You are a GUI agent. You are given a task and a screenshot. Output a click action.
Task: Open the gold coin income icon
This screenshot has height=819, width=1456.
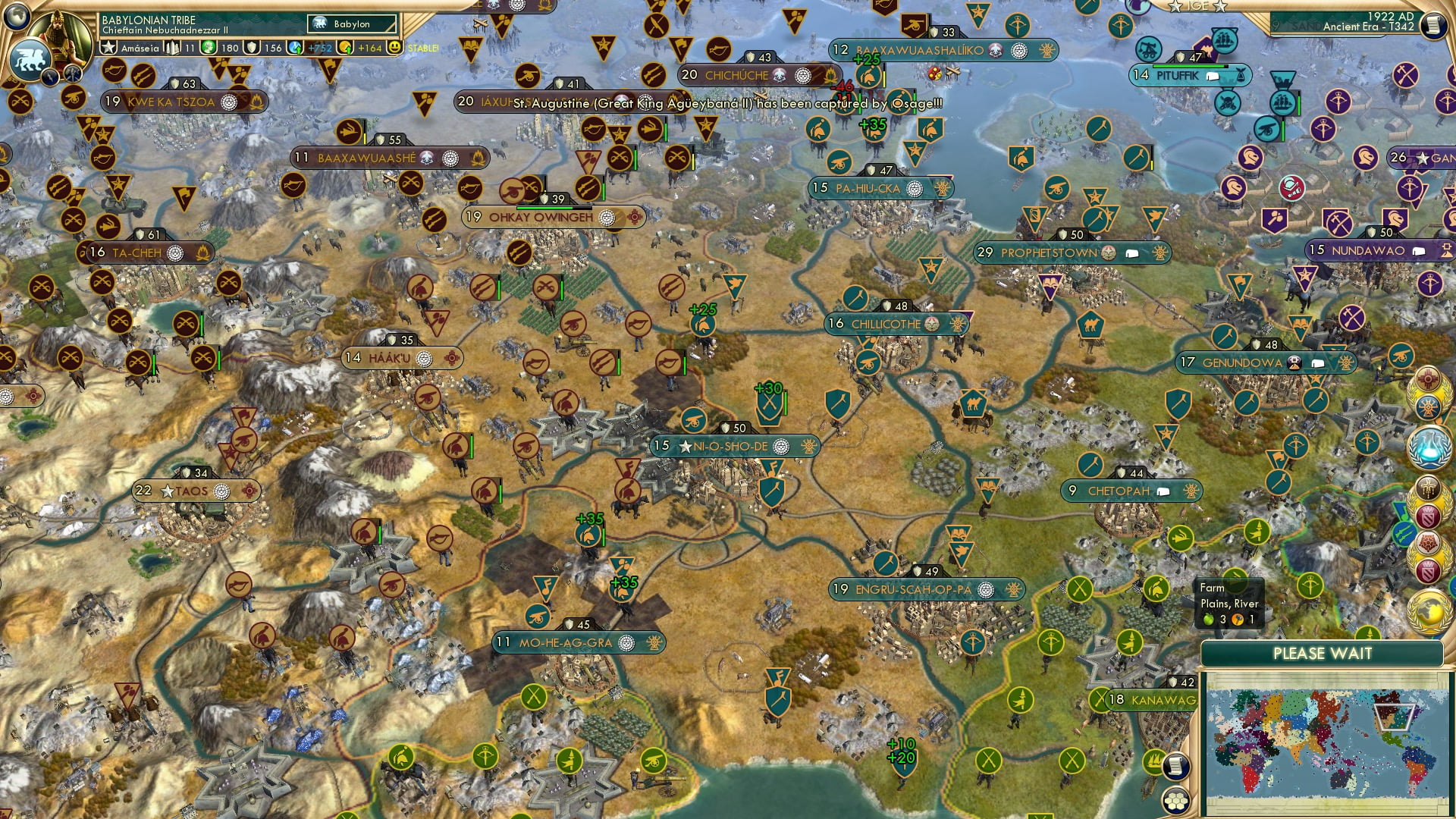[x=346, y=48]
